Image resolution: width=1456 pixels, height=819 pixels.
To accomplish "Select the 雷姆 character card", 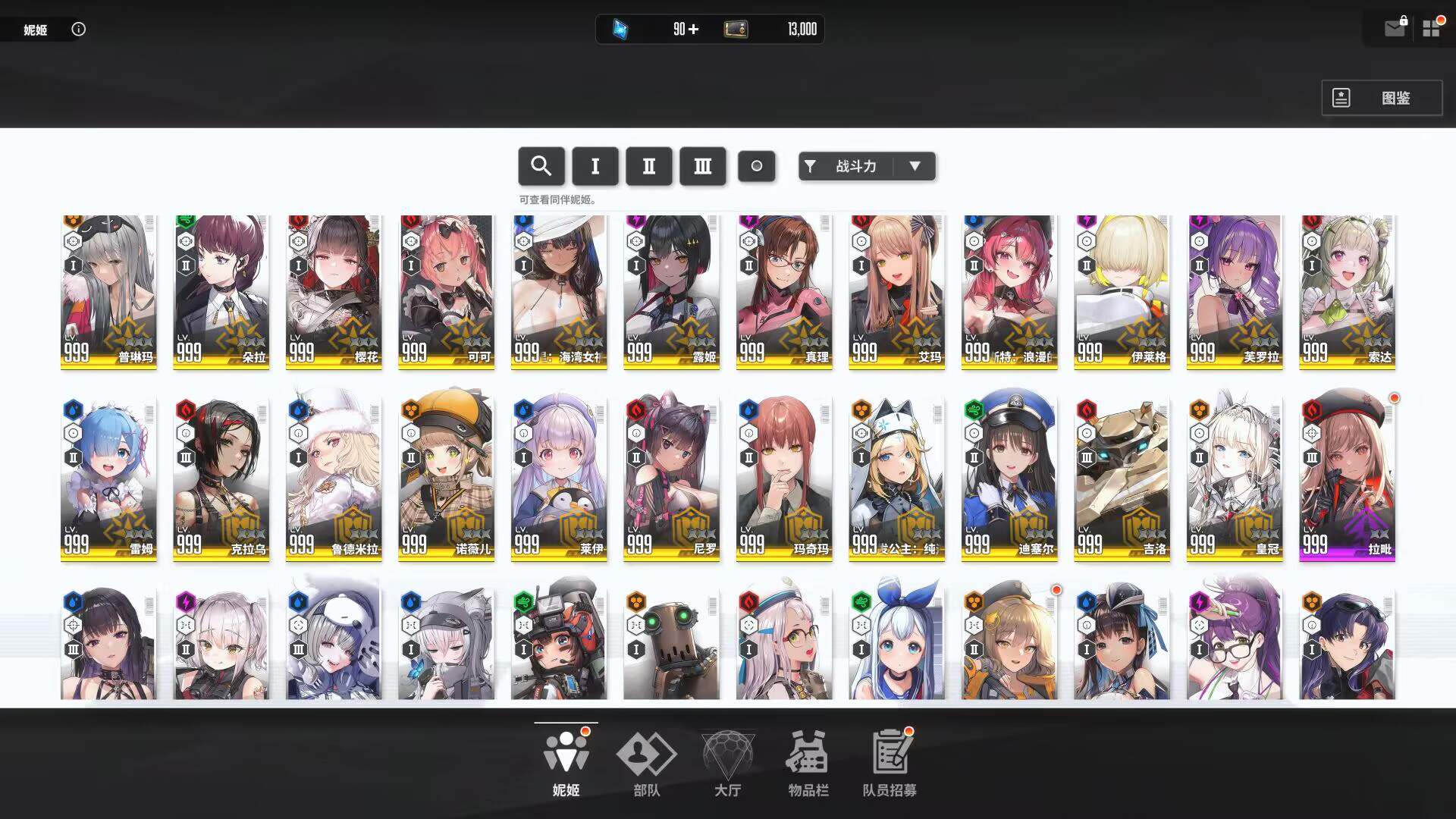I will (108, 476).
